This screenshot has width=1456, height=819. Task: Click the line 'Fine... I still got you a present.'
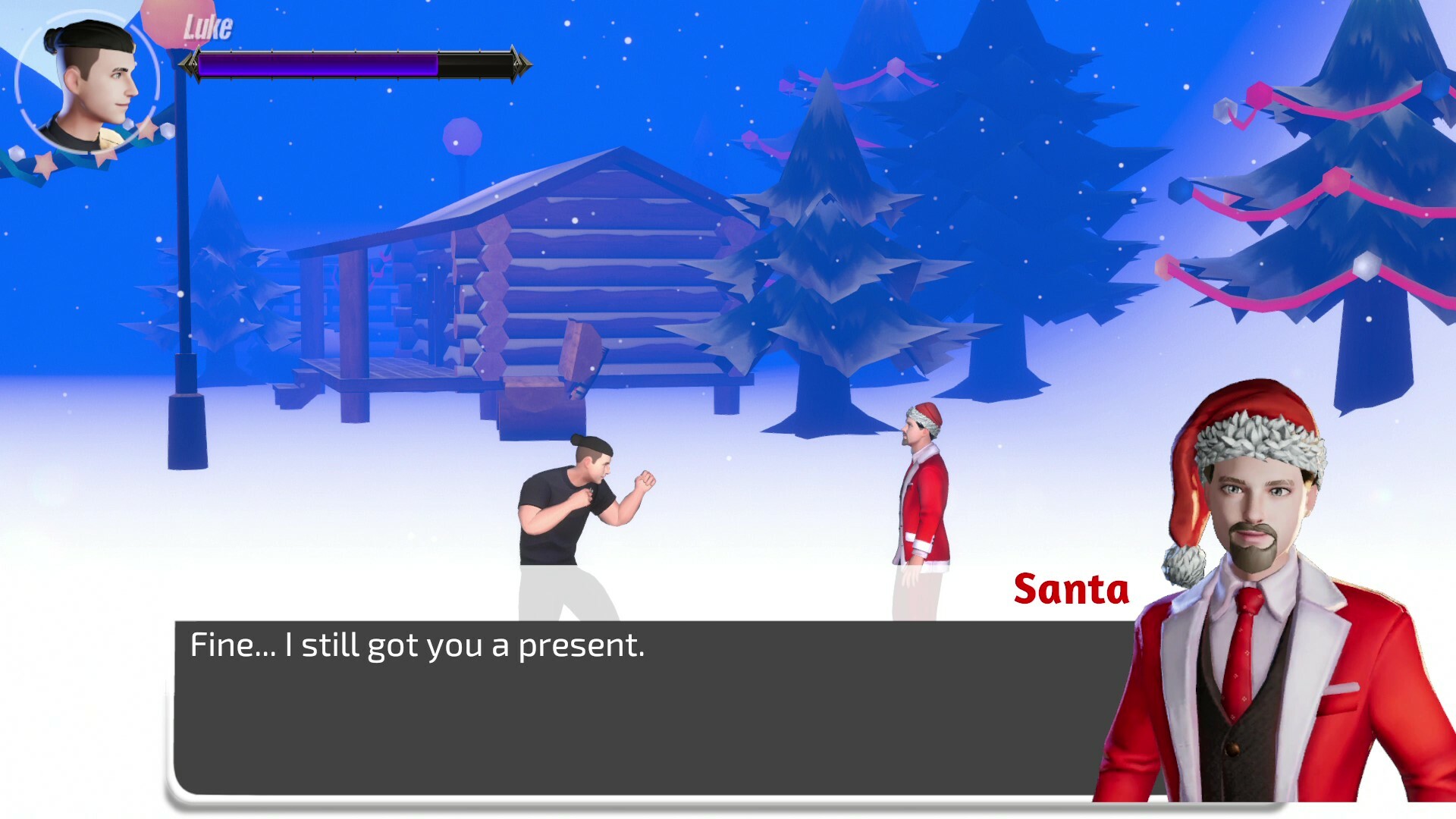click(x=417, y=645)
